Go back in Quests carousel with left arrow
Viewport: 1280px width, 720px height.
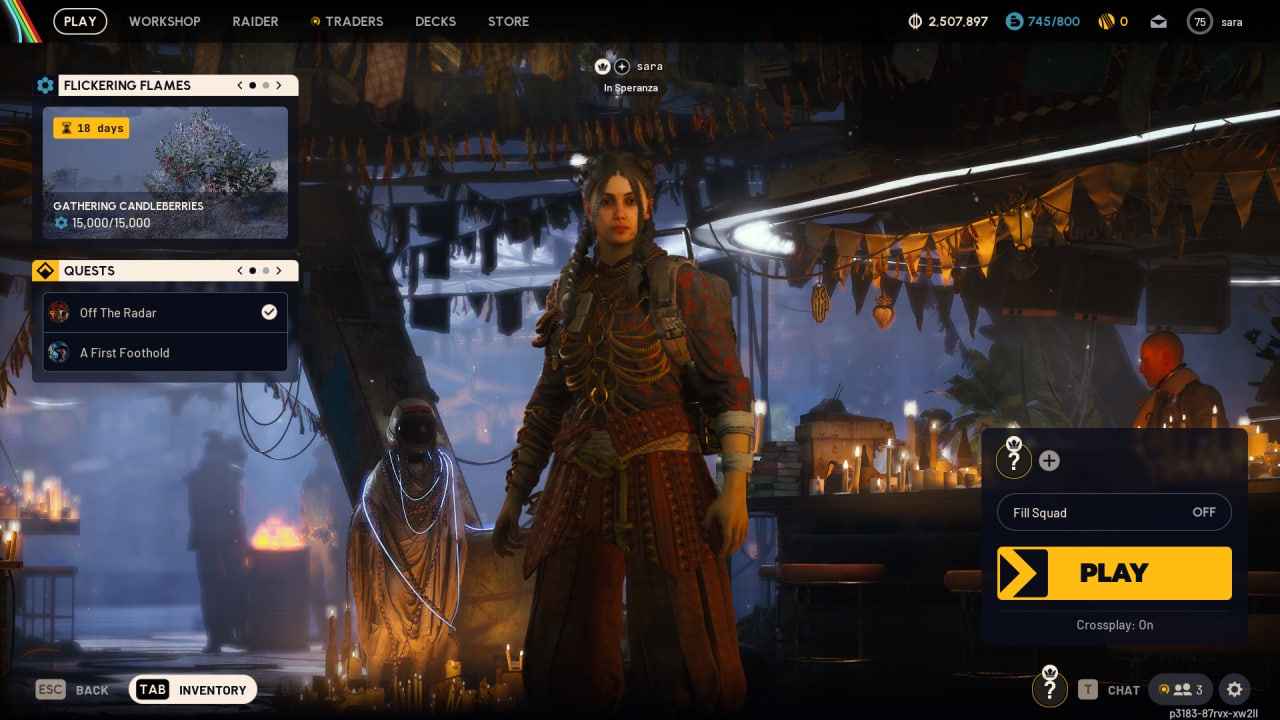(239, 270)
